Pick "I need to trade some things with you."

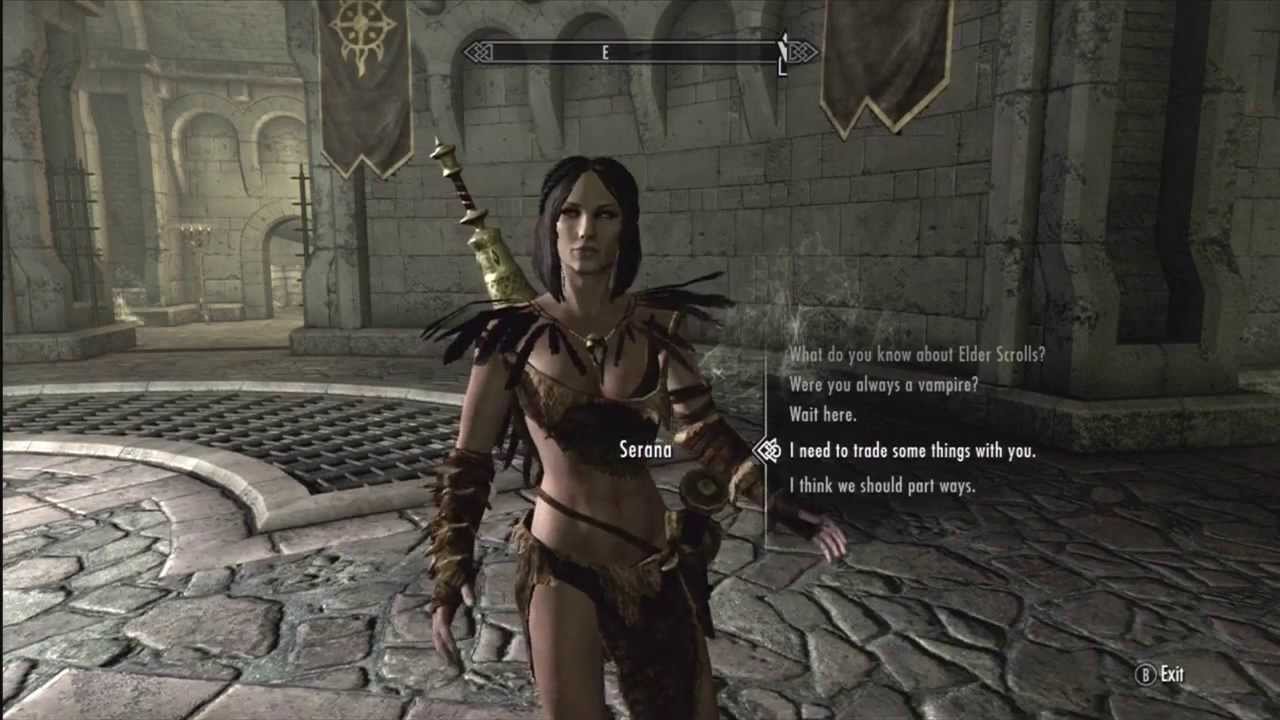(912, 451)
